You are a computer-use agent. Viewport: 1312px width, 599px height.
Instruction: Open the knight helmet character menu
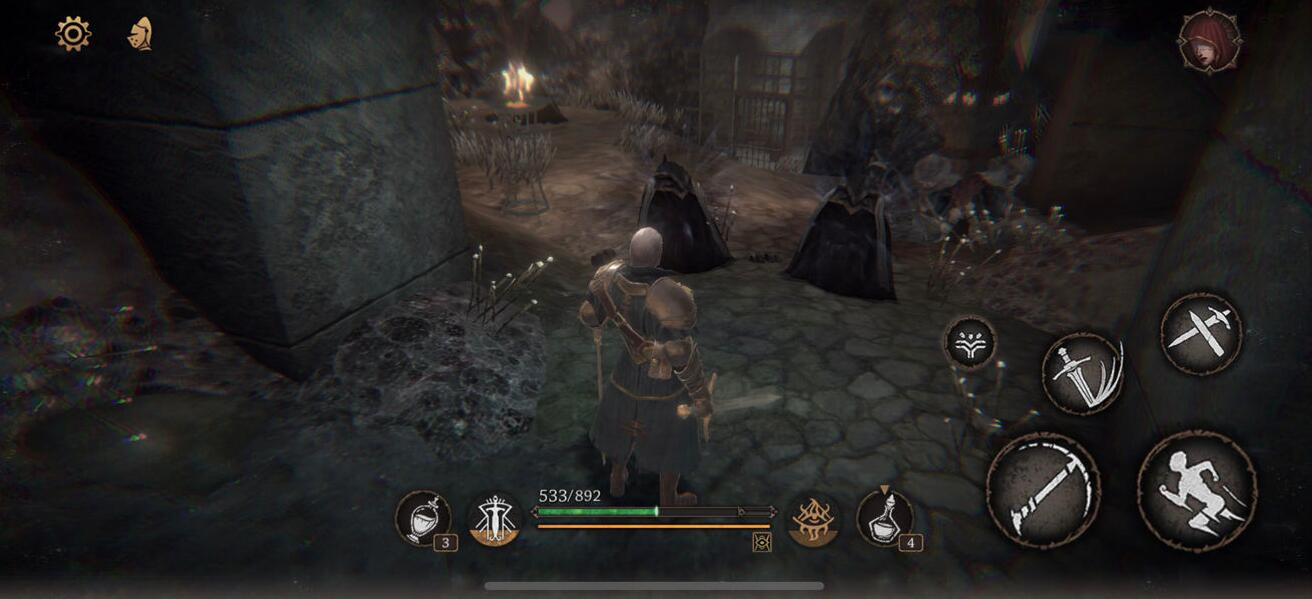coord(140,34)
